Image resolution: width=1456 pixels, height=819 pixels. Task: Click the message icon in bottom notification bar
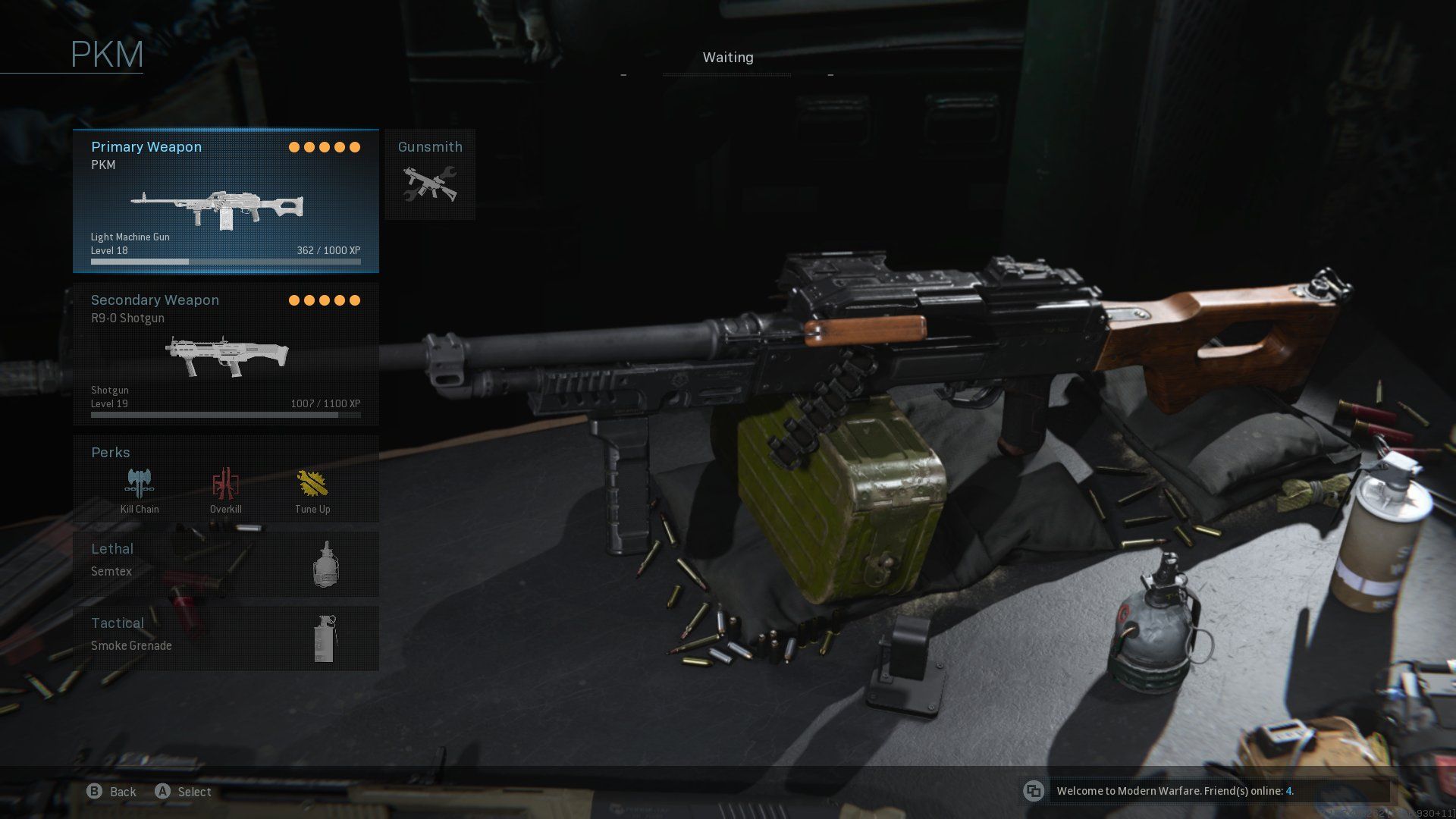tap(1034, 791)
